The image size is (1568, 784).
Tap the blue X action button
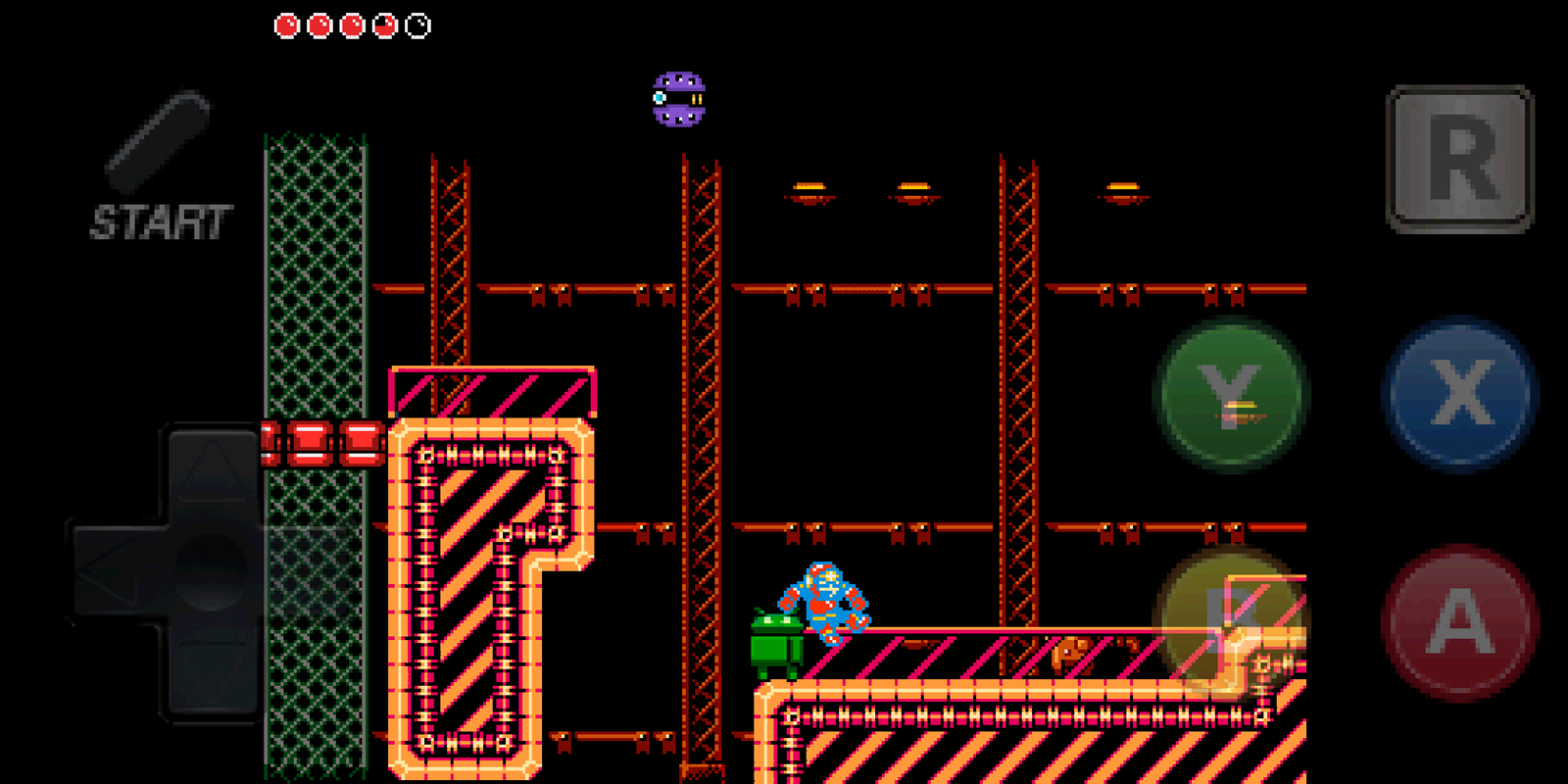pyautogui.click(x=1457, y=392)
